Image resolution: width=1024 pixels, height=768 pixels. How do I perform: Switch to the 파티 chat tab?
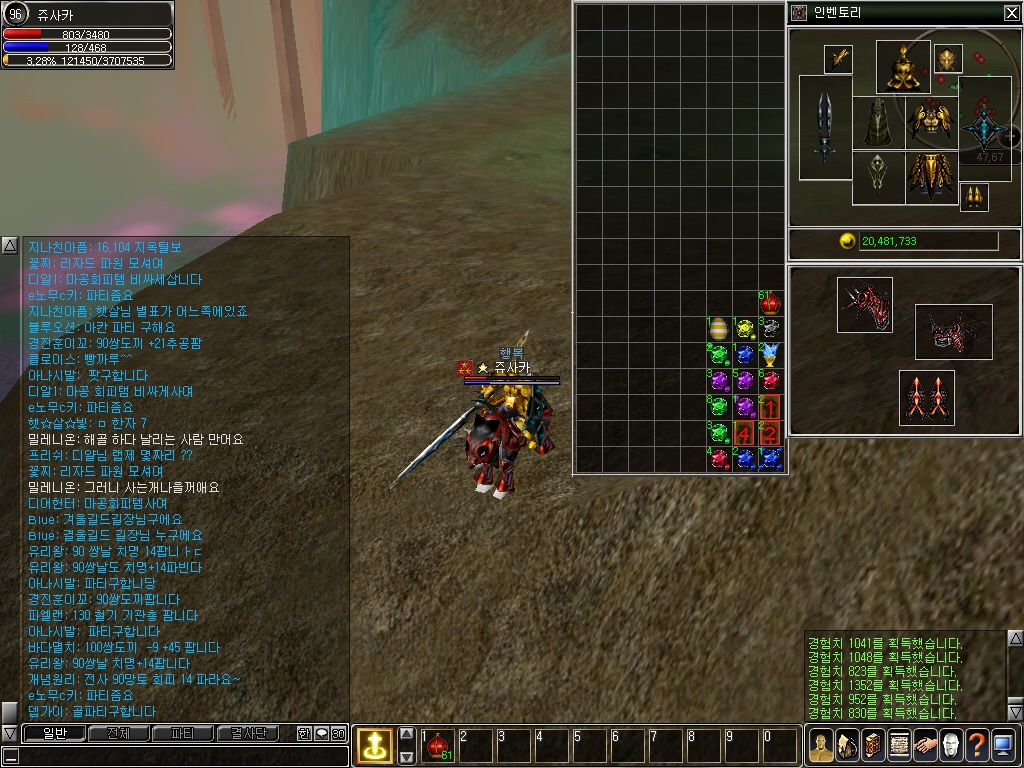point(183,733)
